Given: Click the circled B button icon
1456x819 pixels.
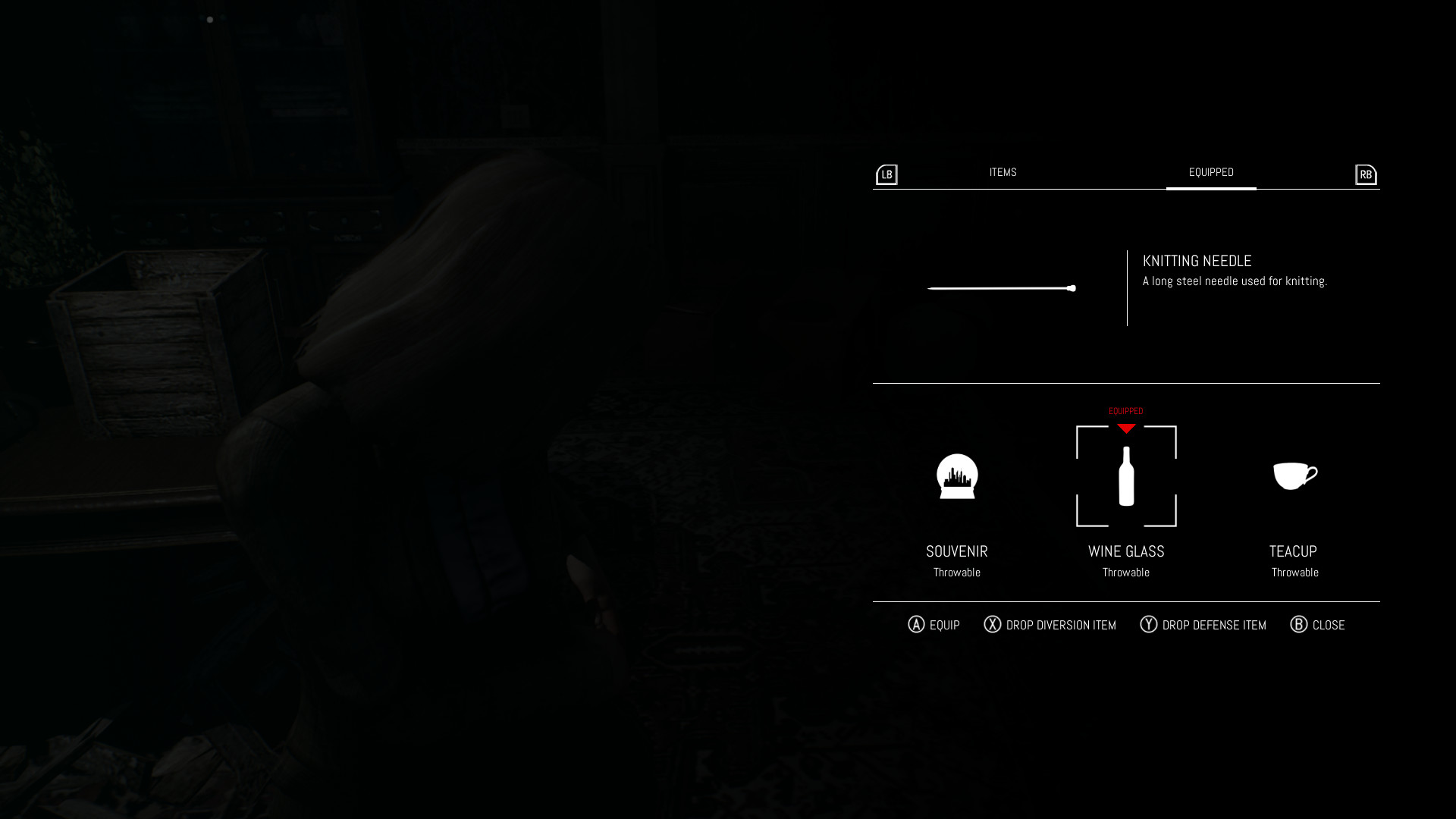Looking at the screenshot, I should click(x=1300, y=624).
